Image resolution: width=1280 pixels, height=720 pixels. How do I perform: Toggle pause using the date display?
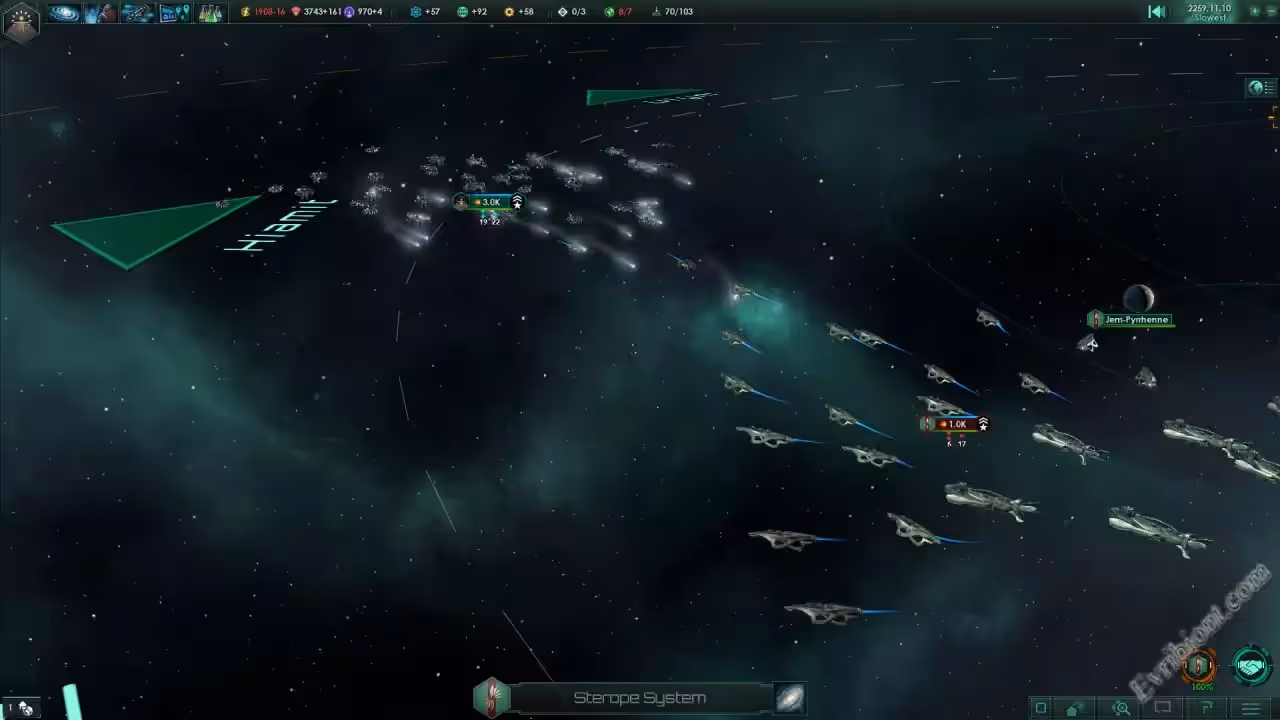click(1208, 12)
